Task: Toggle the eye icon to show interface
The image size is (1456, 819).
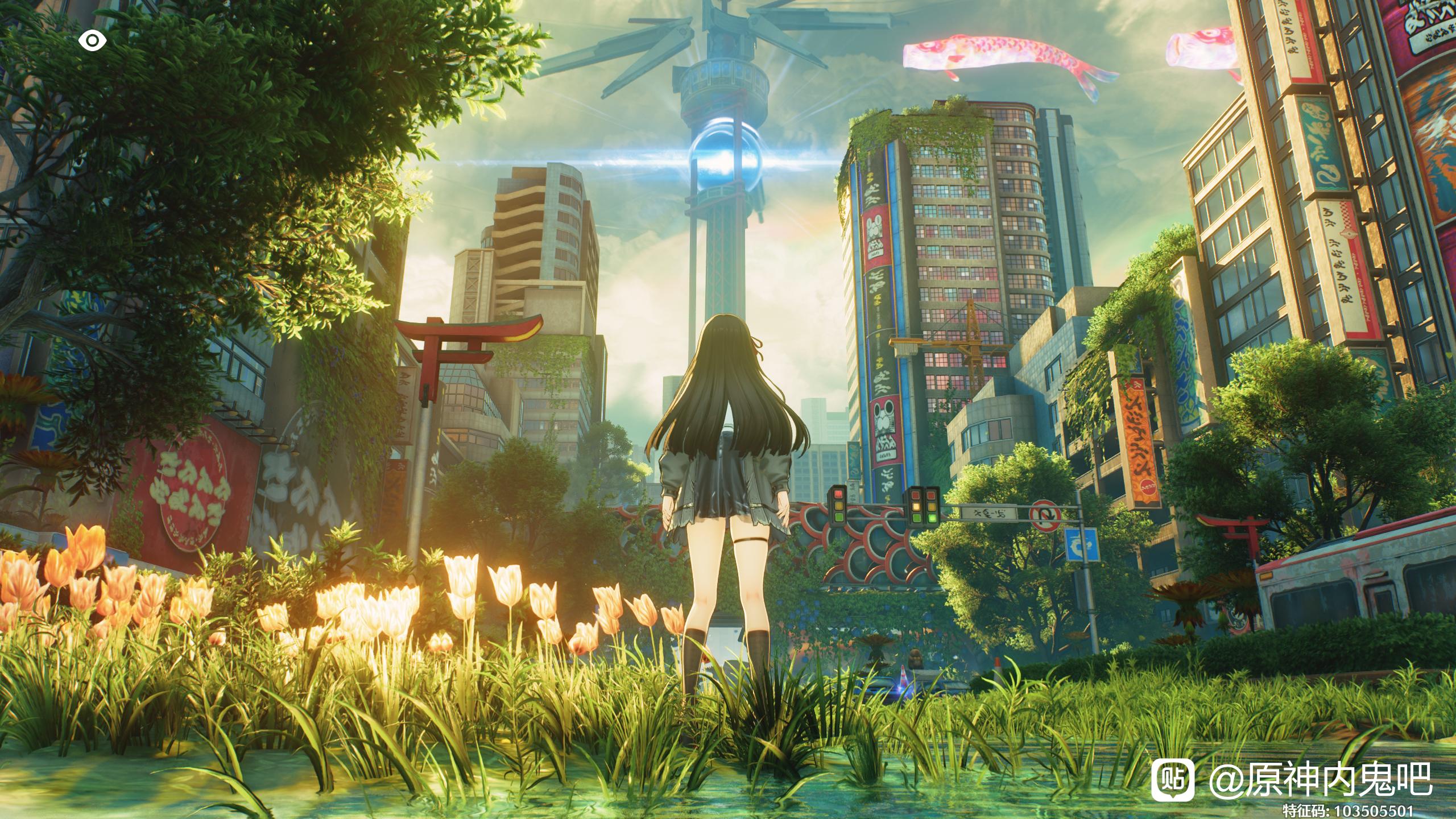Action: [92, 41]
